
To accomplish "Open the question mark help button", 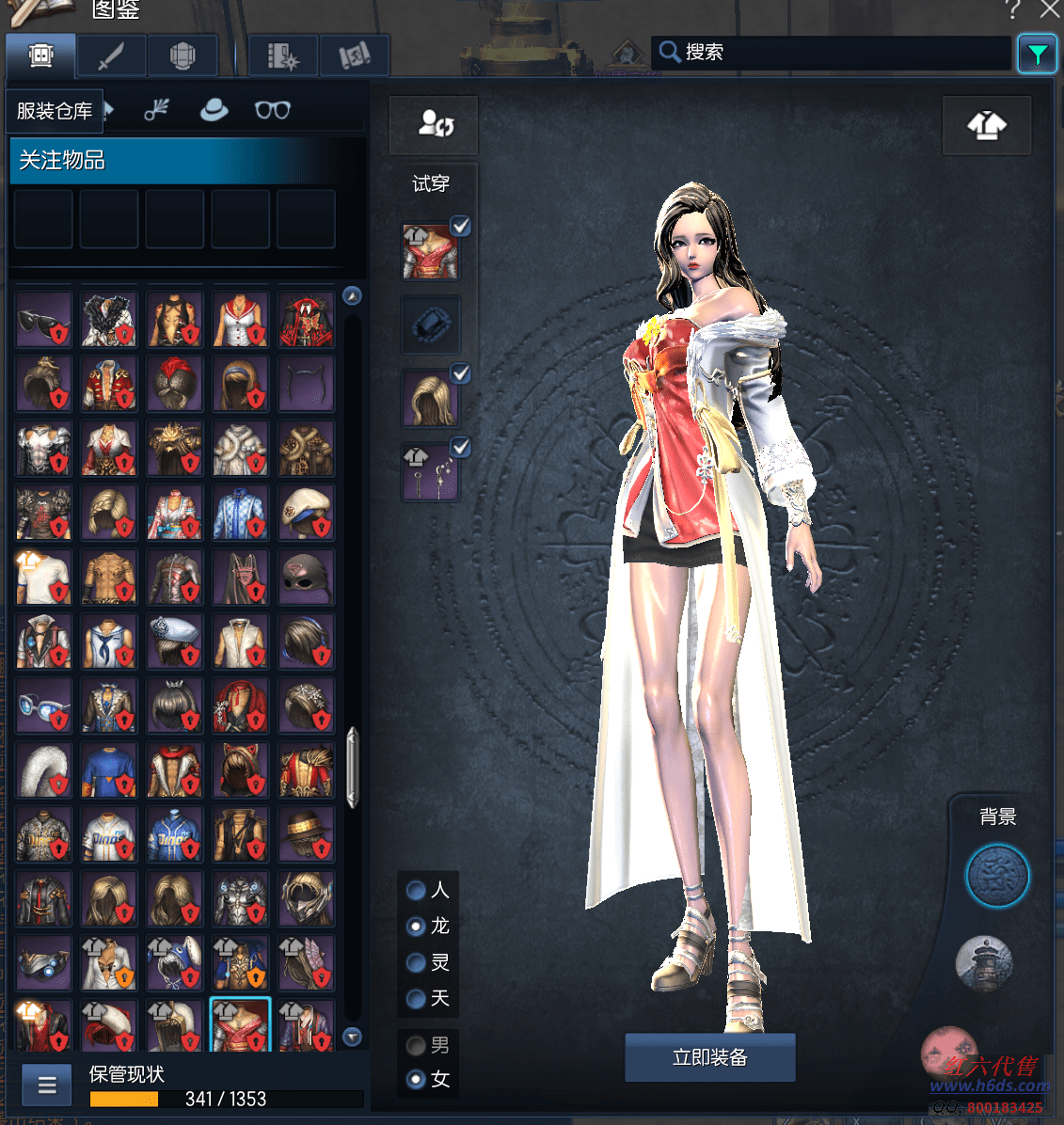I will tap(1012, 10).
